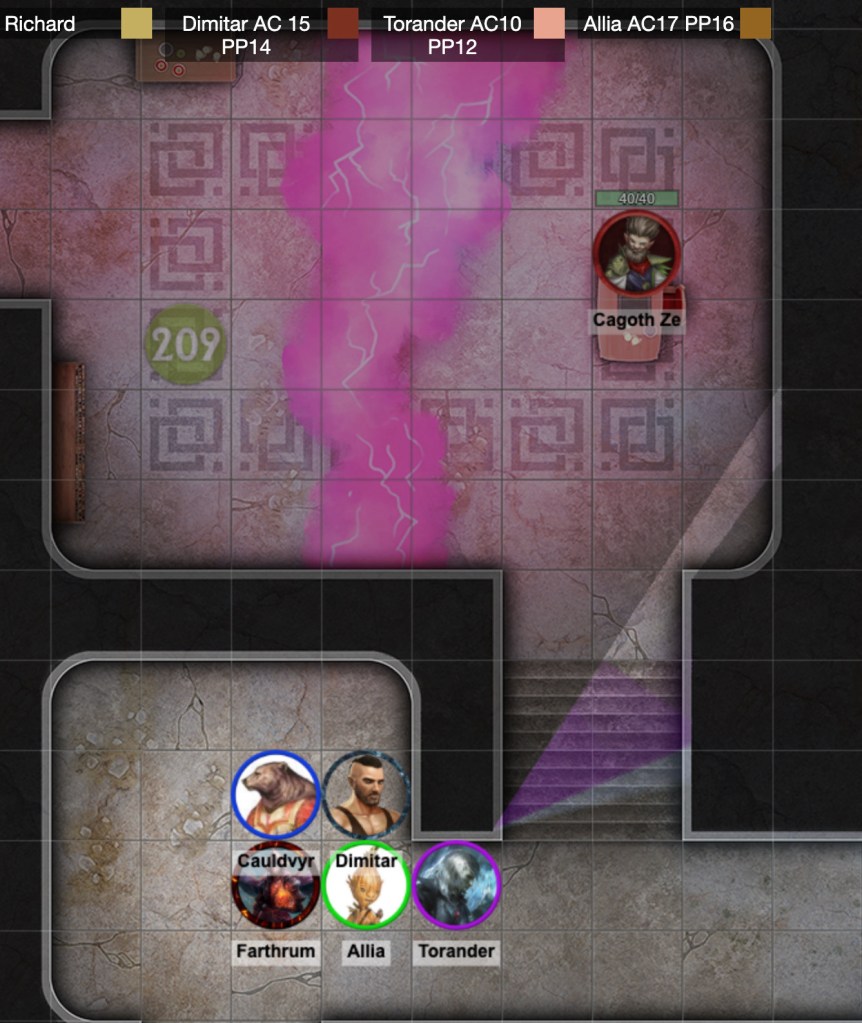Click Allia's brown player color swatch
This screenshot has height=1023, width=862.
756,23
